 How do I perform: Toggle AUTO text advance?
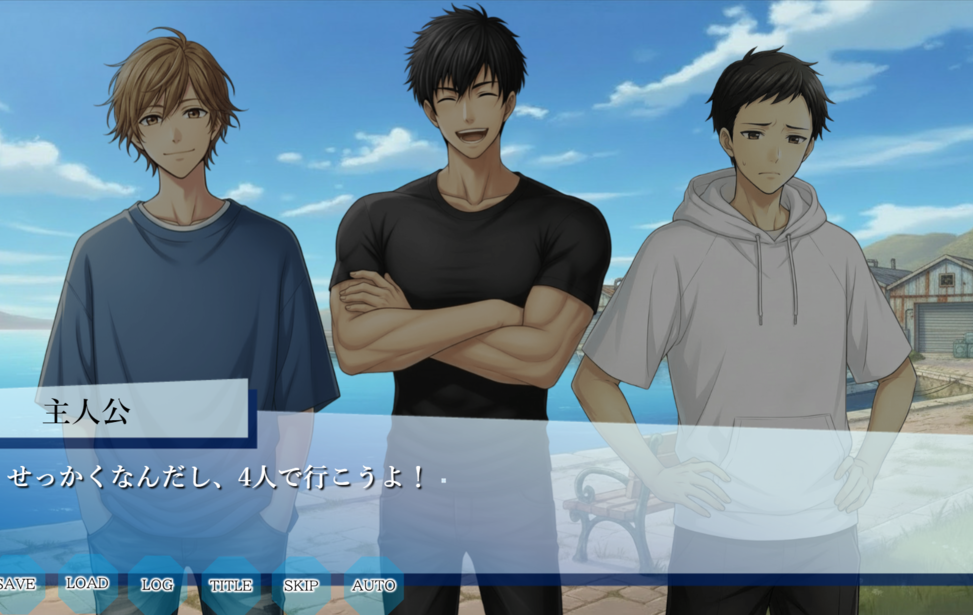coord(374,585)
